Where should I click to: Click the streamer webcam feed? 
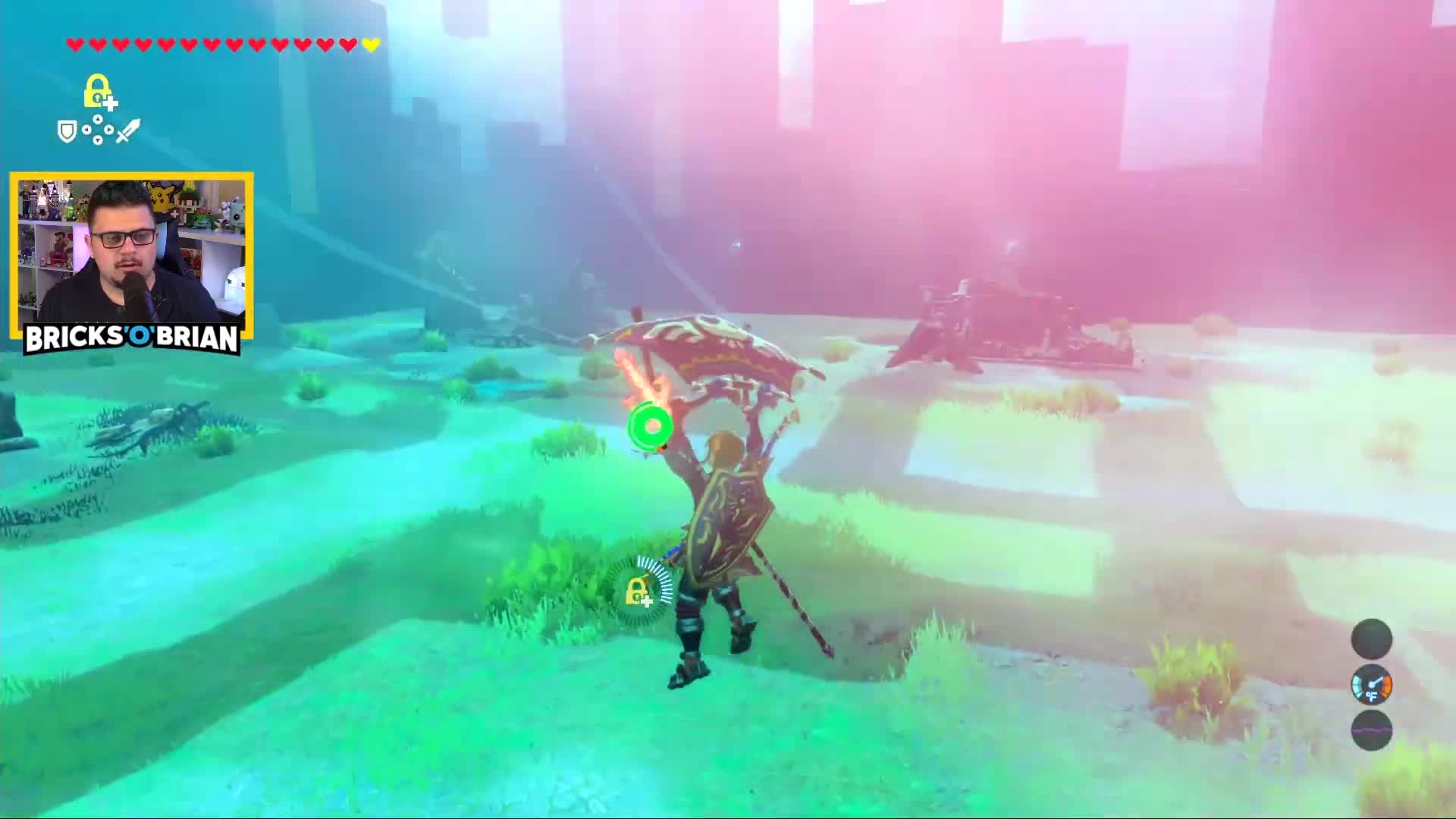click(x=132, y=249)
